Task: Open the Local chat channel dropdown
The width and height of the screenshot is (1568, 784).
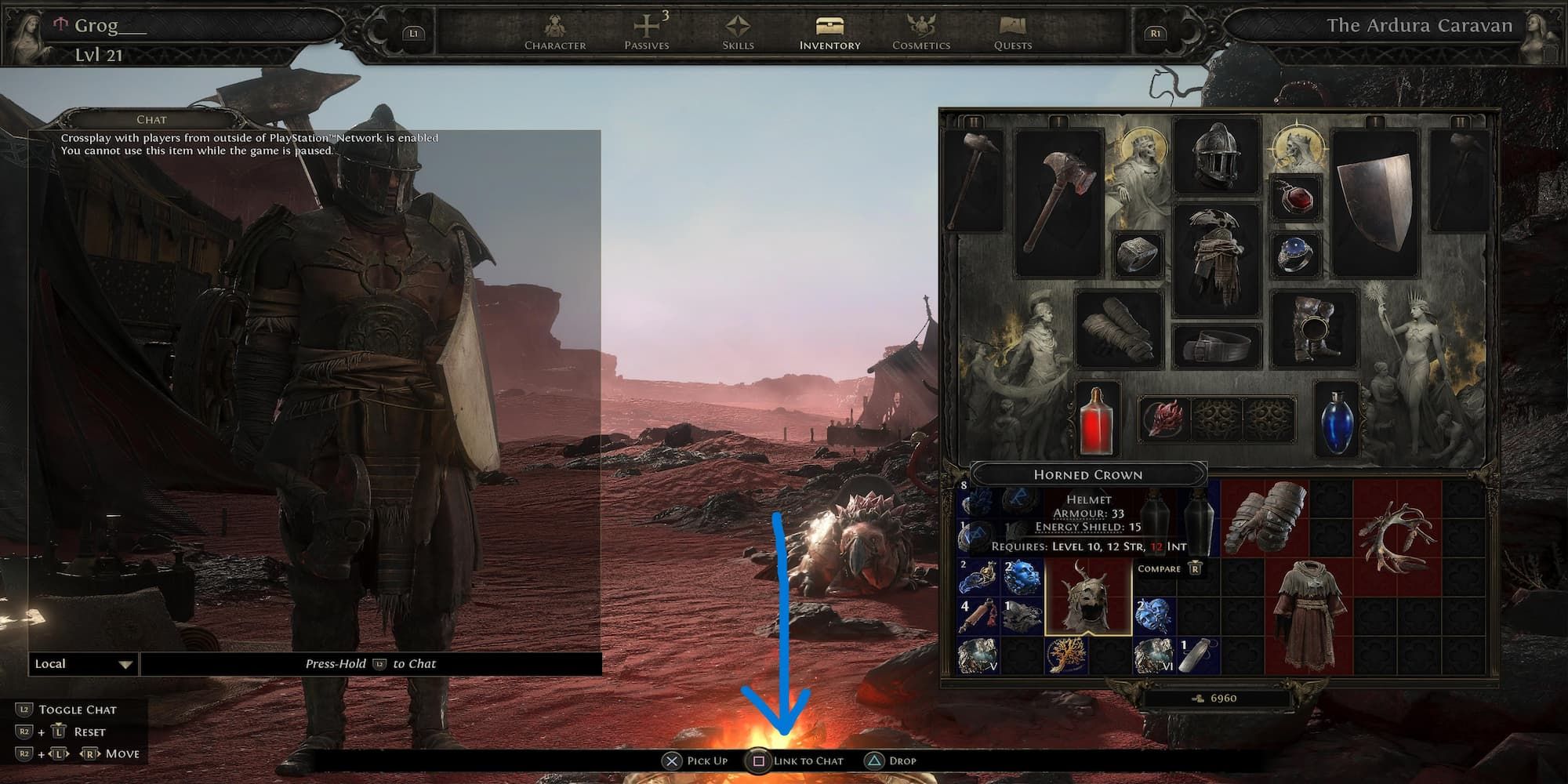Action: 81,663
